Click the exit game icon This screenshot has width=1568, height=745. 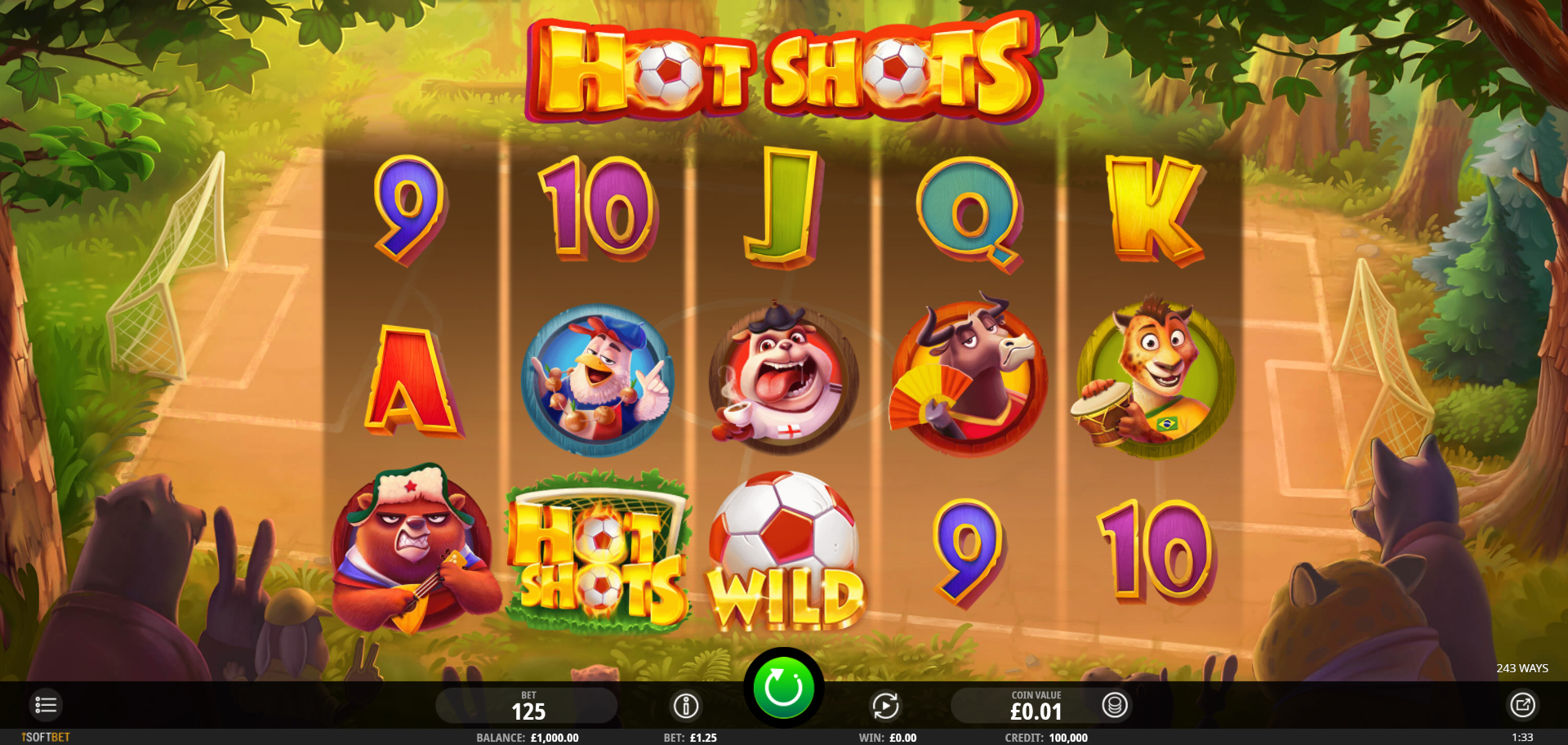coord(1522,704)
